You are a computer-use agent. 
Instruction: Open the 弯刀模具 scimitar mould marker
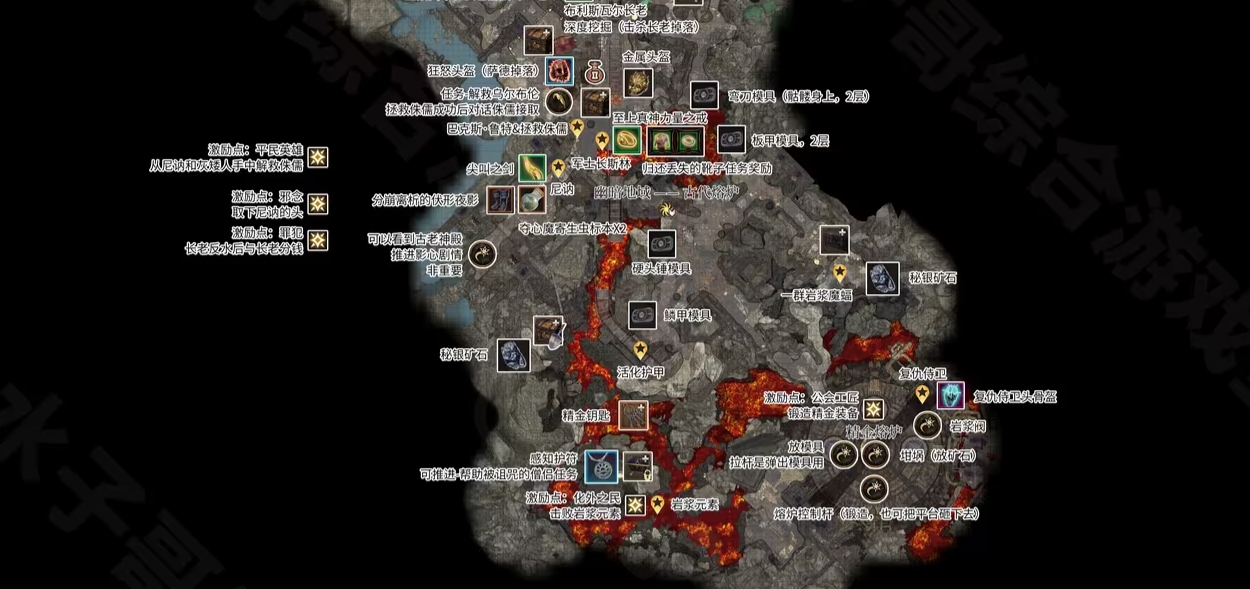[x=704, y=96]
